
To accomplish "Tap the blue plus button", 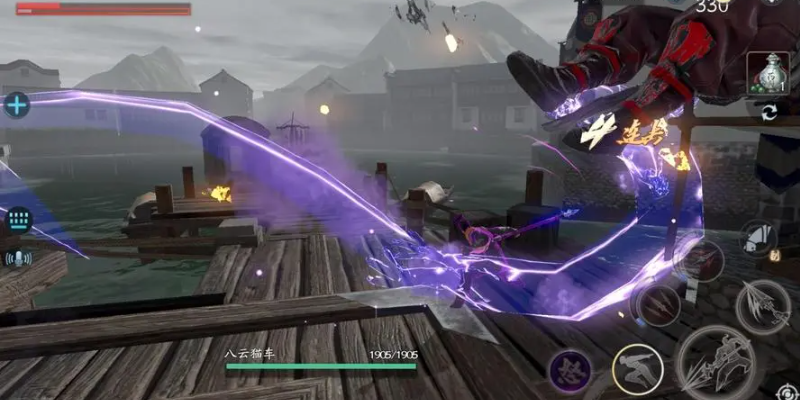I will coord(17,104).
